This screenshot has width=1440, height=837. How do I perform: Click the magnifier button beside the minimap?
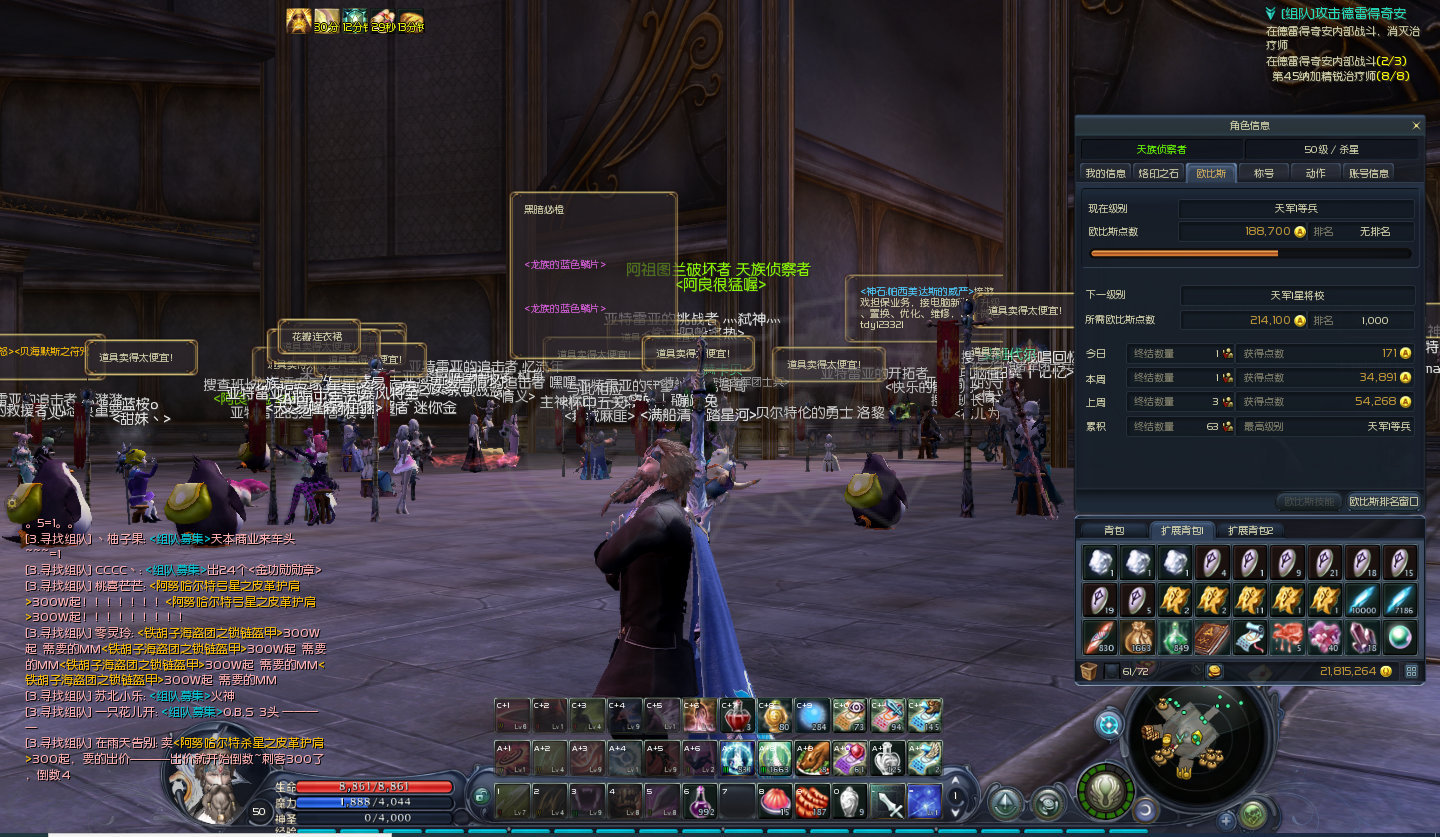click(1109, 724)
